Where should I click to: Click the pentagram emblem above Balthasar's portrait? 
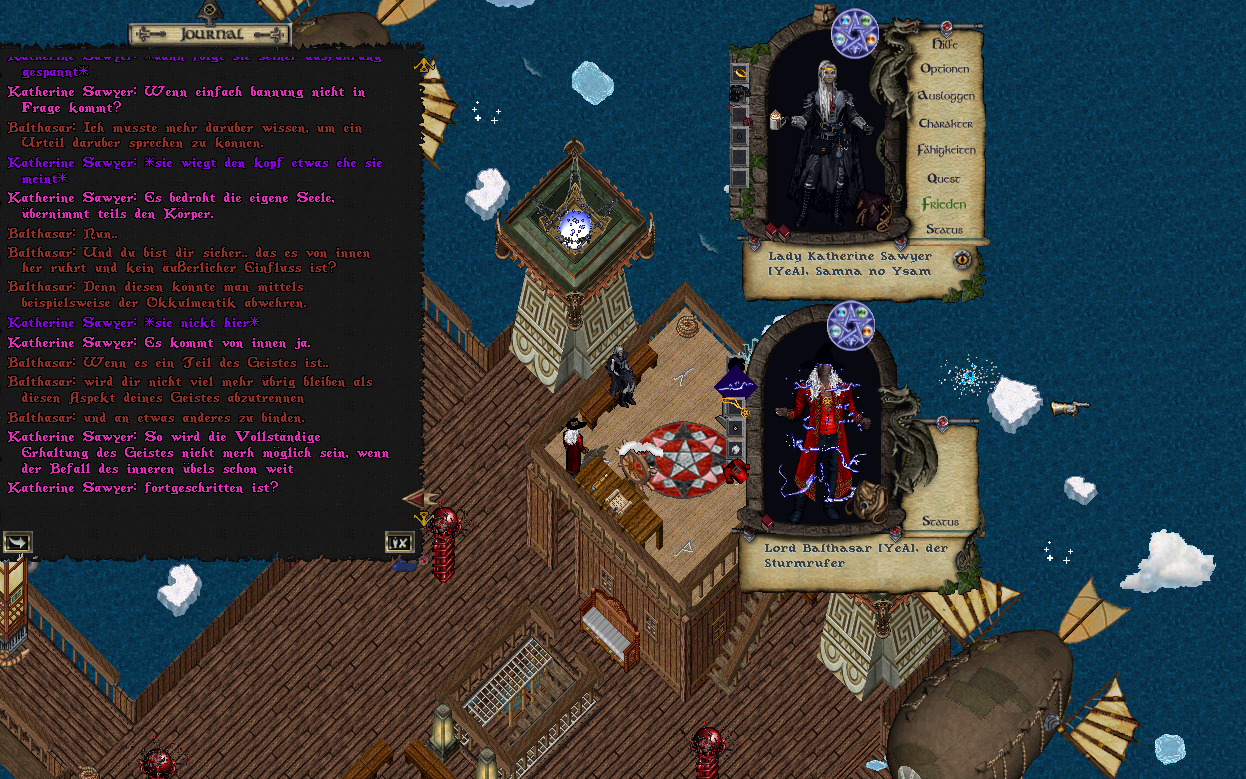coord(851,326)
